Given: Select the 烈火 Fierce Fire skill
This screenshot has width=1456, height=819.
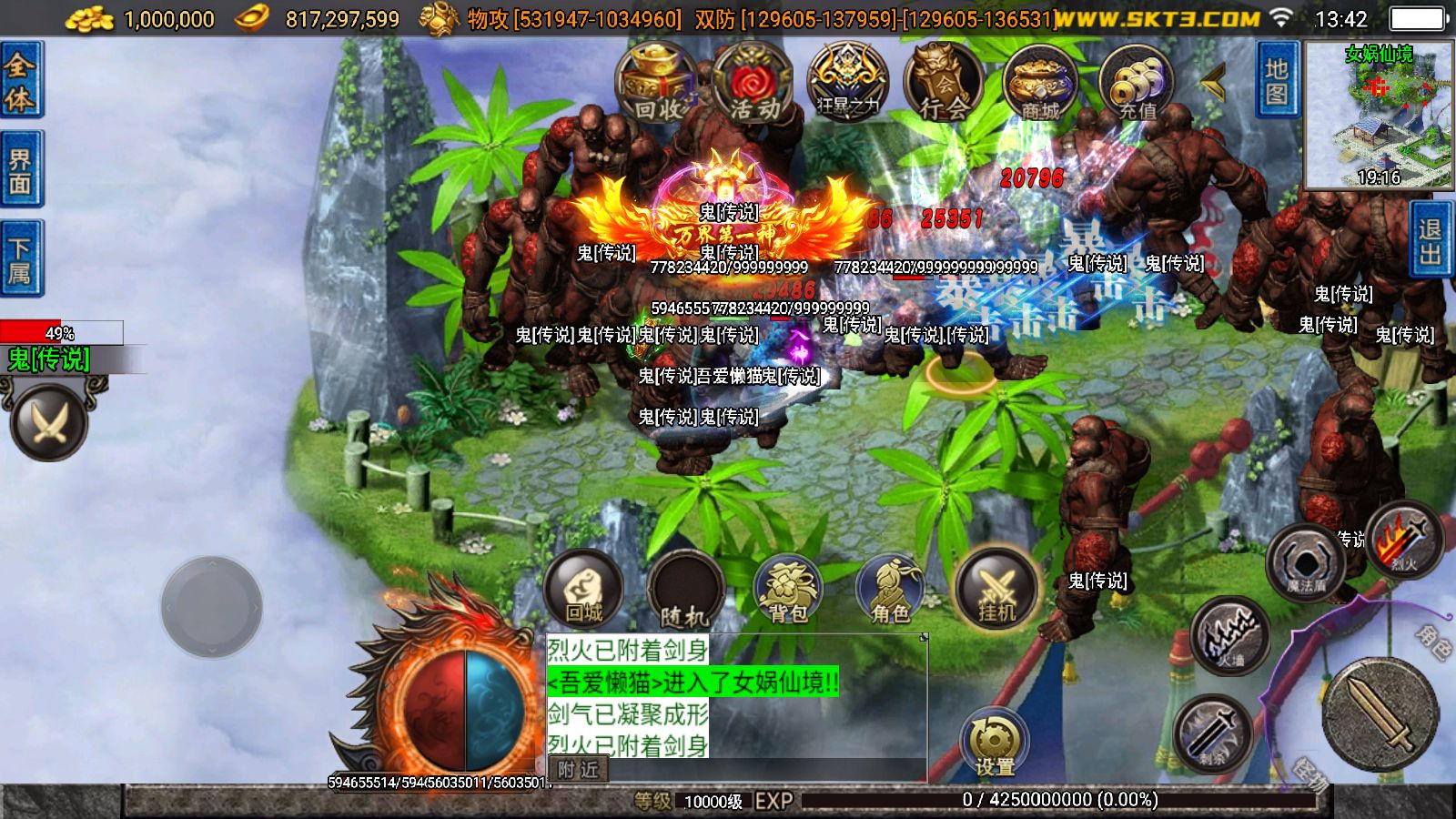Looking at the screenshot, I should pos(1401,546).
